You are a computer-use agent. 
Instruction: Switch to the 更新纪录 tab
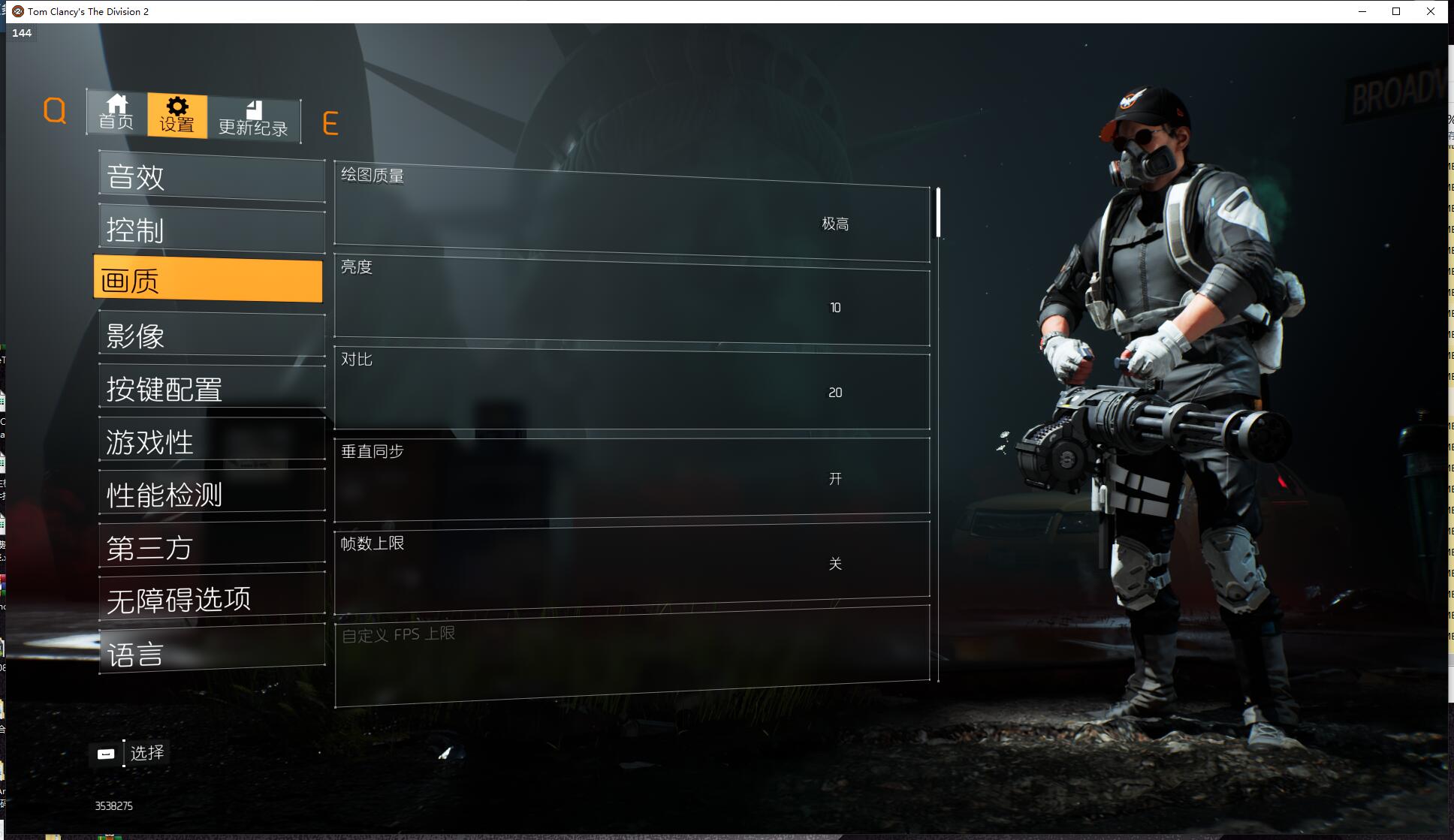254,119
